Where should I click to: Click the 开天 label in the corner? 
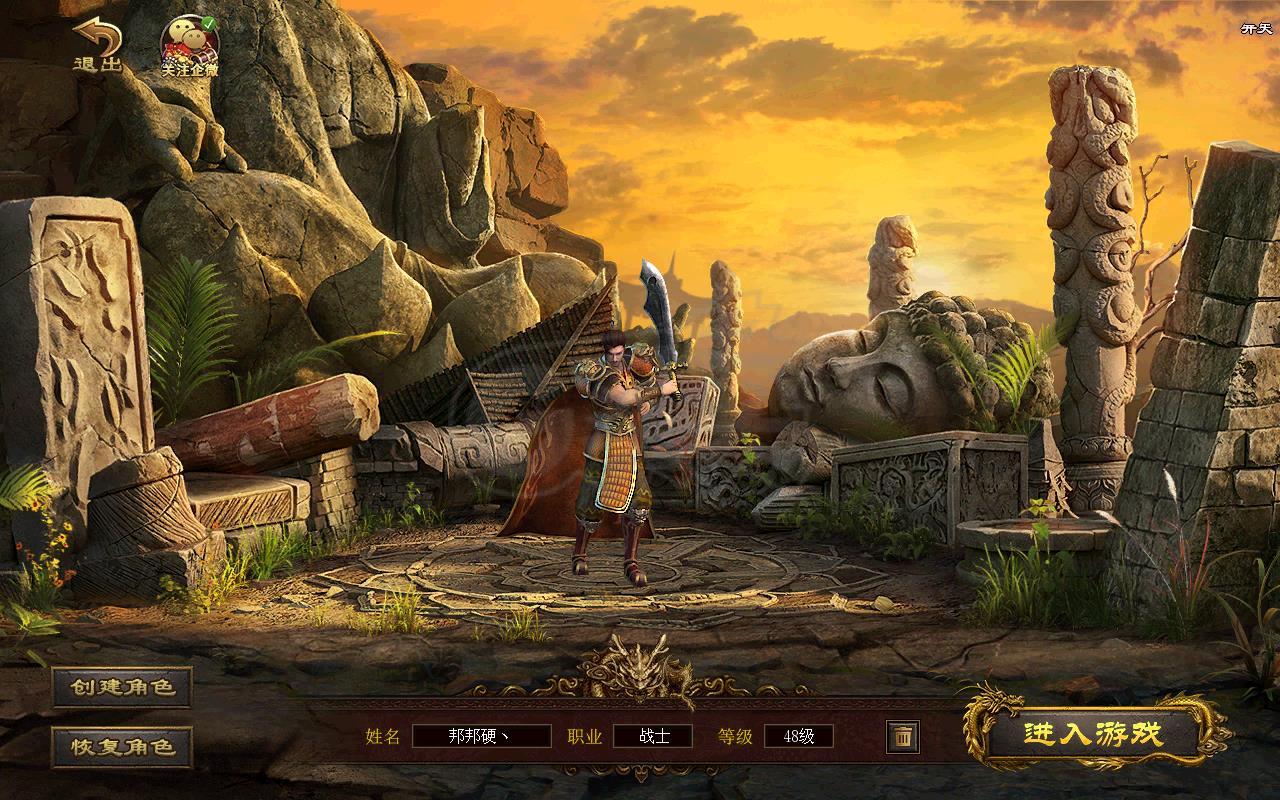point(1255,28)
